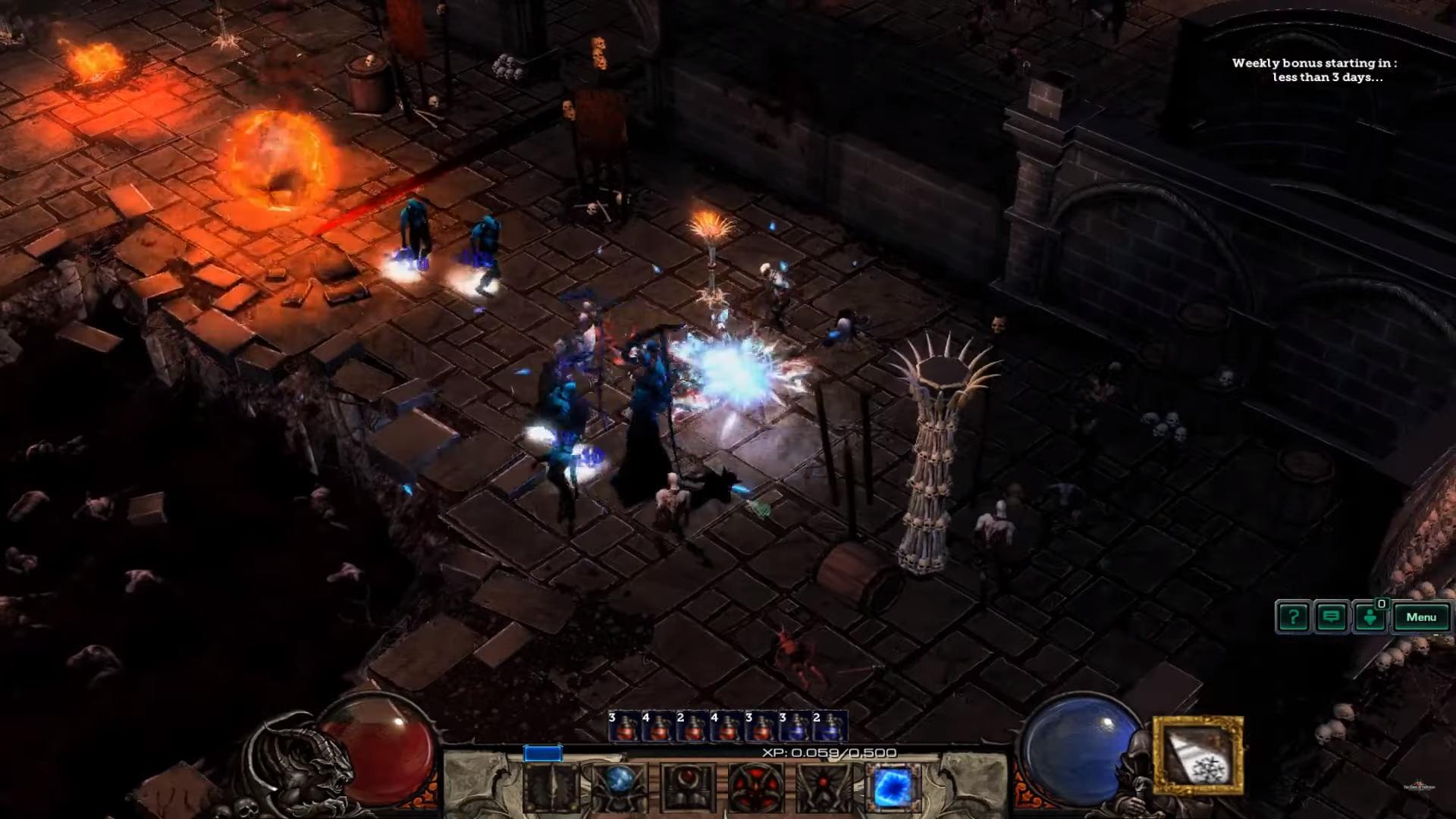Open the Menu button
Screen dimensions: 1456x819
[x=1420, y=617]
